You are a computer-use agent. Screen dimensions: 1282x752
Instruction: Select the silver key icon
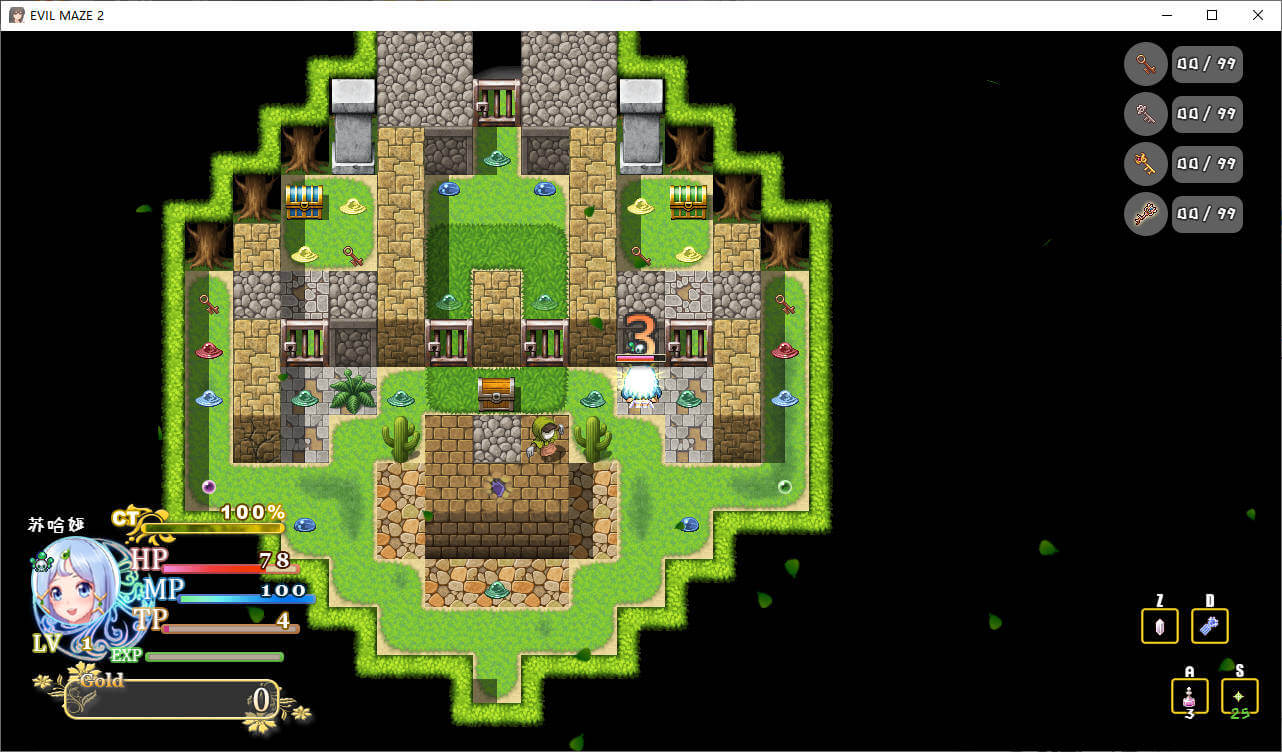click(1146, 114)
